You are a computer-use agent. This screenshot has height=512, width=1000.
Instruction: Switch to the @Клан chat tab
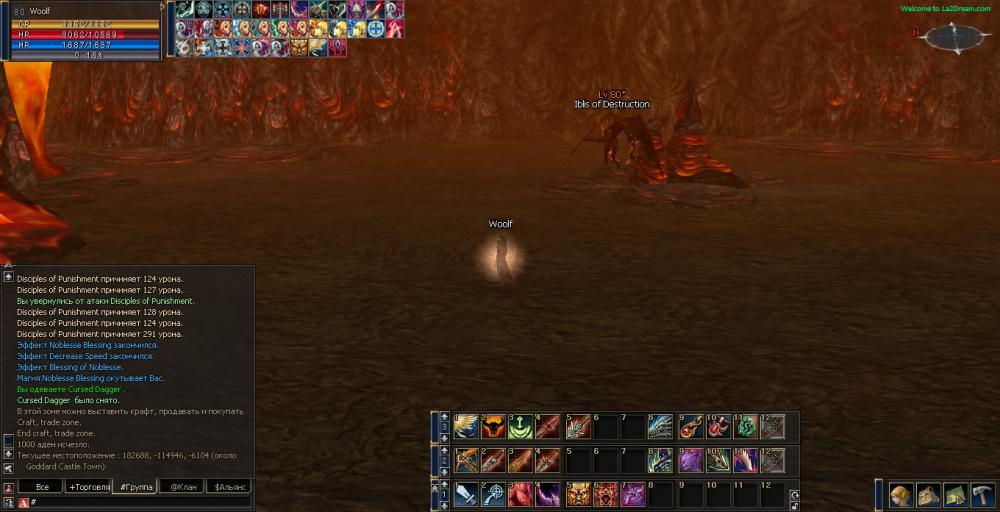[x=182, y=487]
